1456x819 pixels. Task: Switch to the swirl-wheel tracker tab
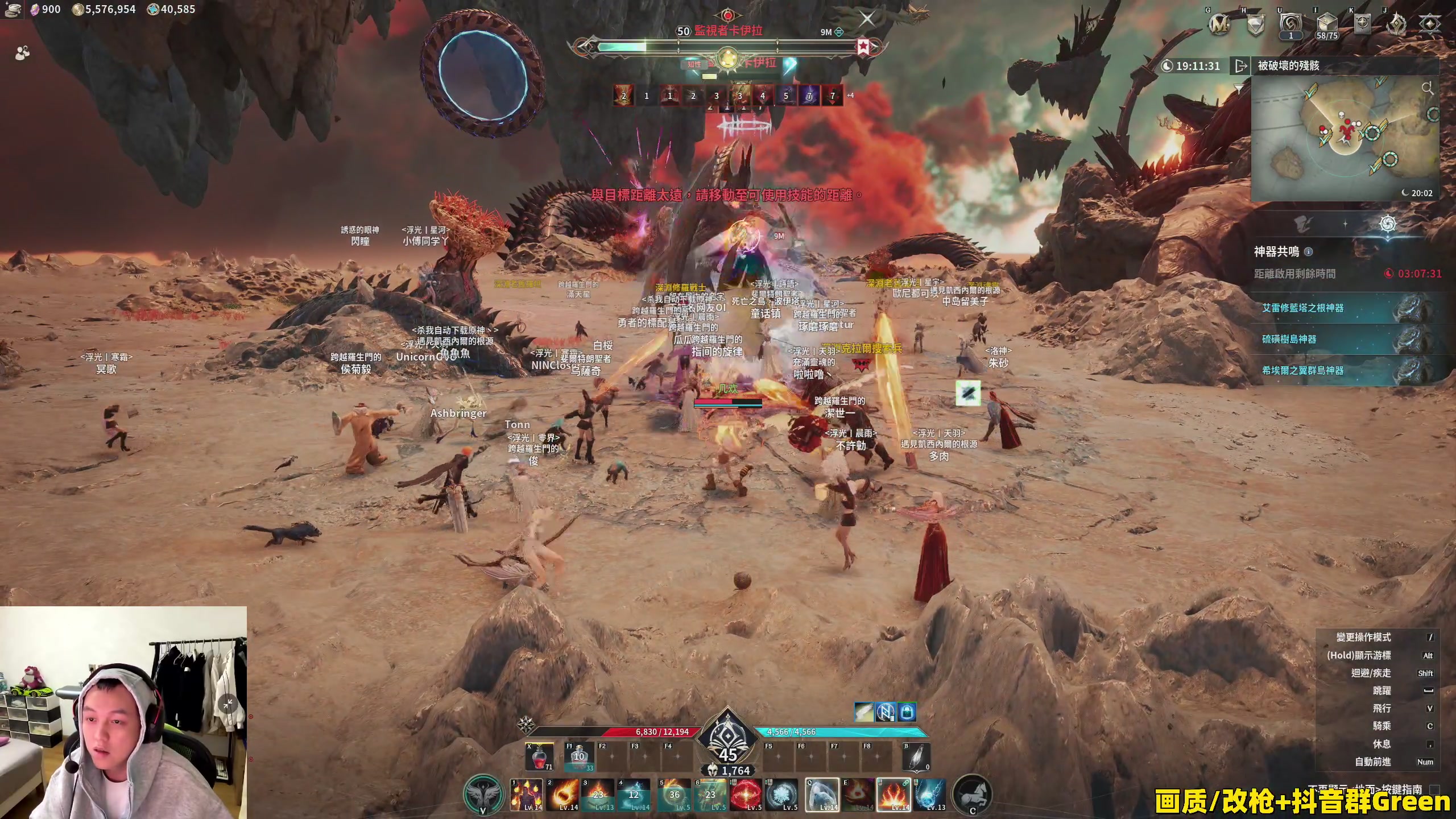[1388, 224]
